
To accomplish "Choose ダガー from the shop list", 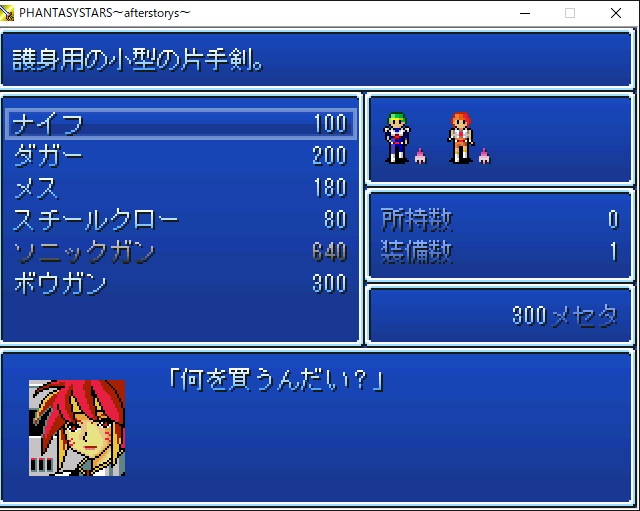I will 180,155.
